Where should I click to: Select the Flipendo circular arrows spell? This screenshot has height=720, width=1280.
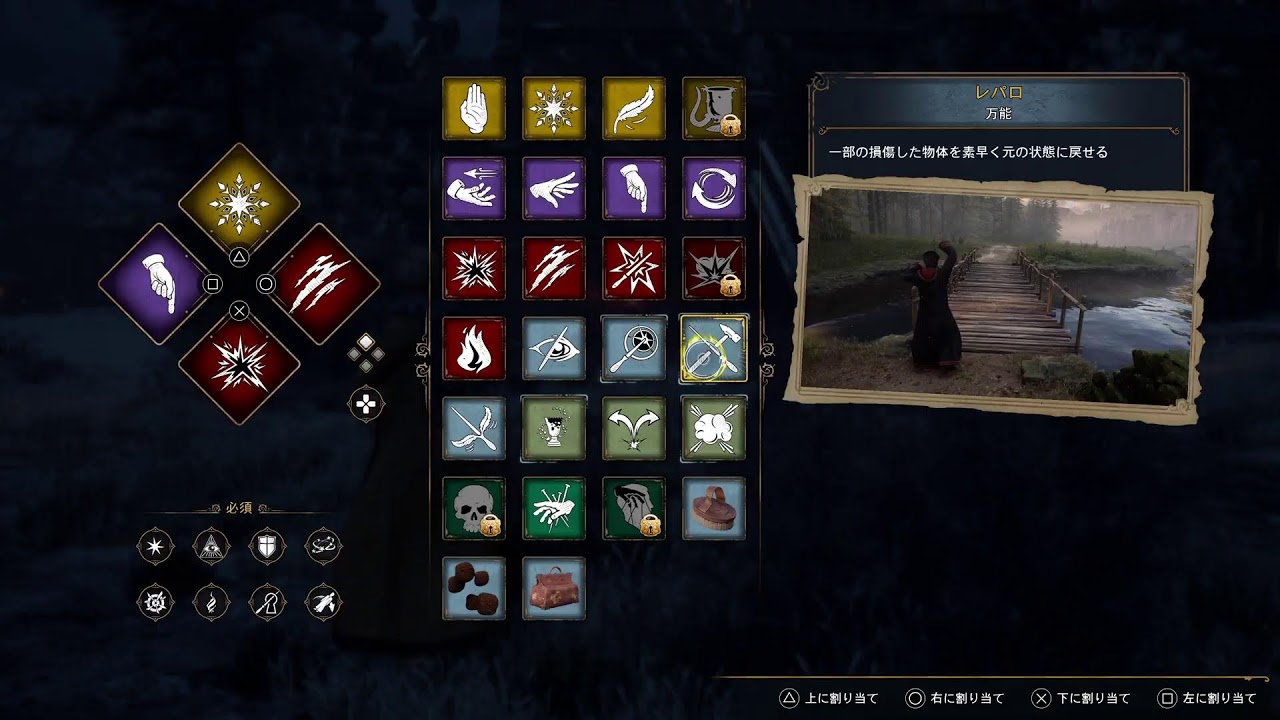tap(714, 188)
